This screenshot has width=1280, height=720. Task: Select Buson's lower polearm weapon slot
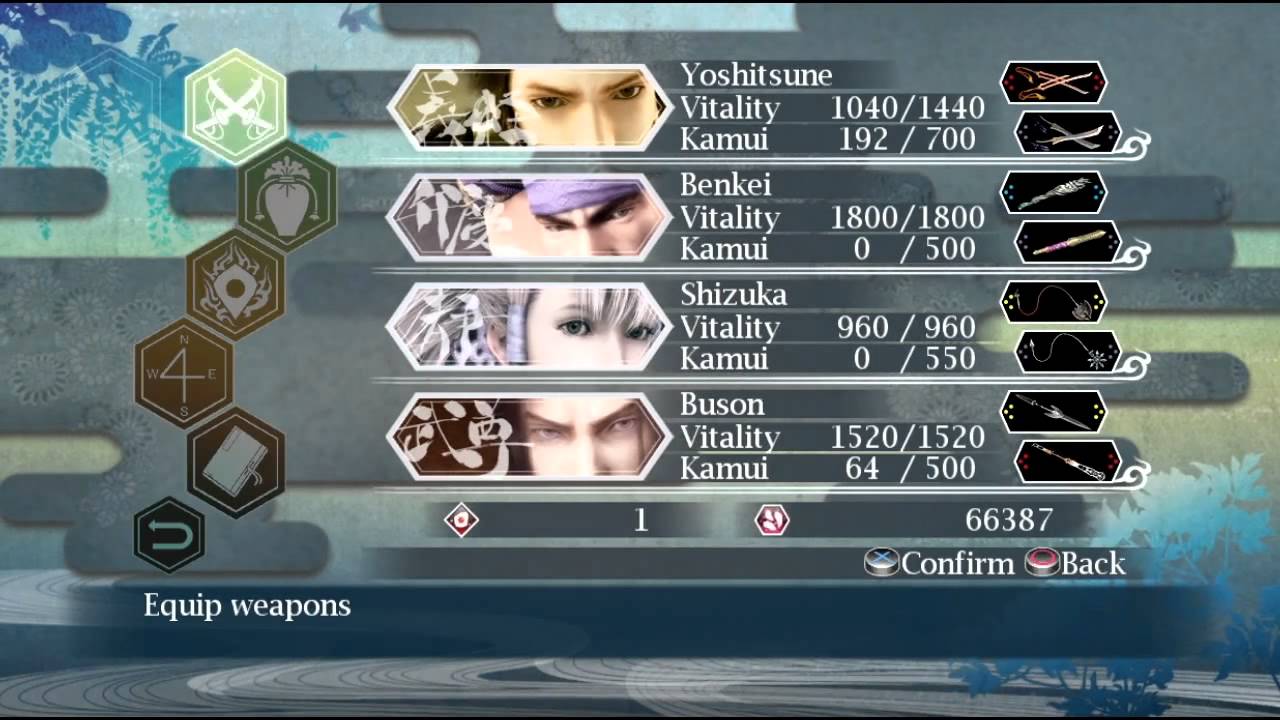[x=1067, y=461]
